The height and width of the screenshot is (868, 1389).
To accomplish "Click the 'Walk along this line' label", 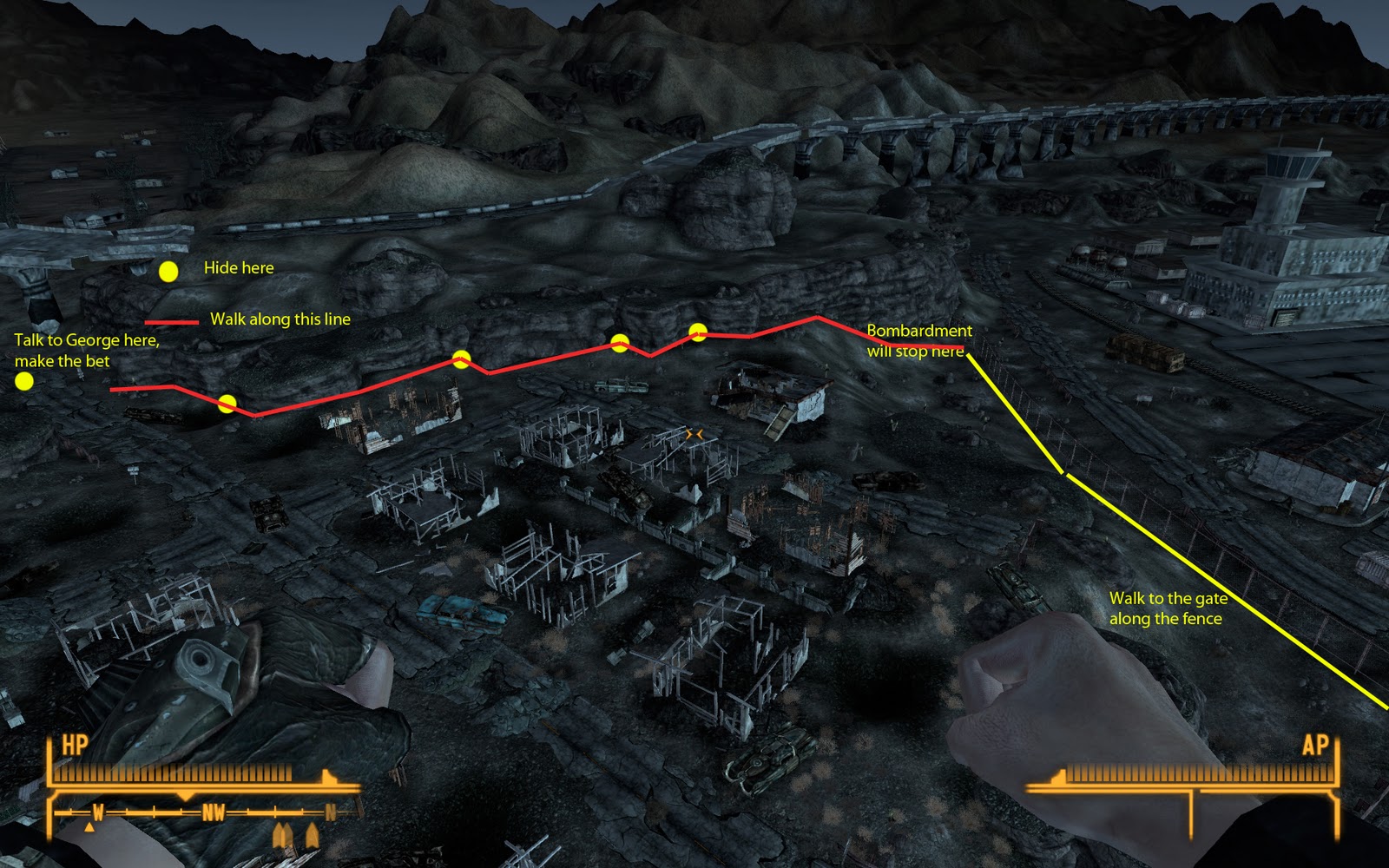I will (280, 319).
